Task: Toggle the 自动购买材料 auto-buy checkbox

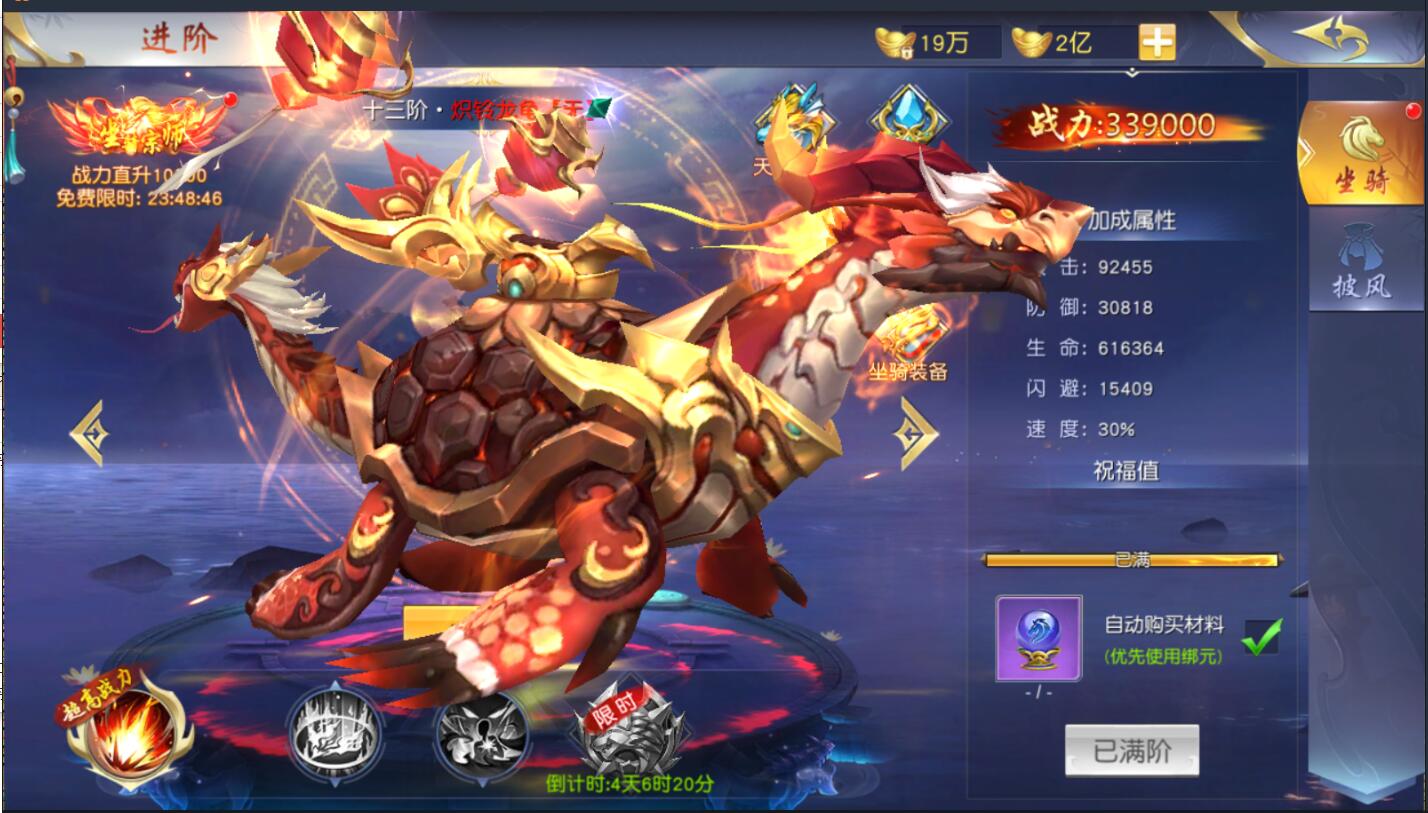Action: pos(1261,637)
